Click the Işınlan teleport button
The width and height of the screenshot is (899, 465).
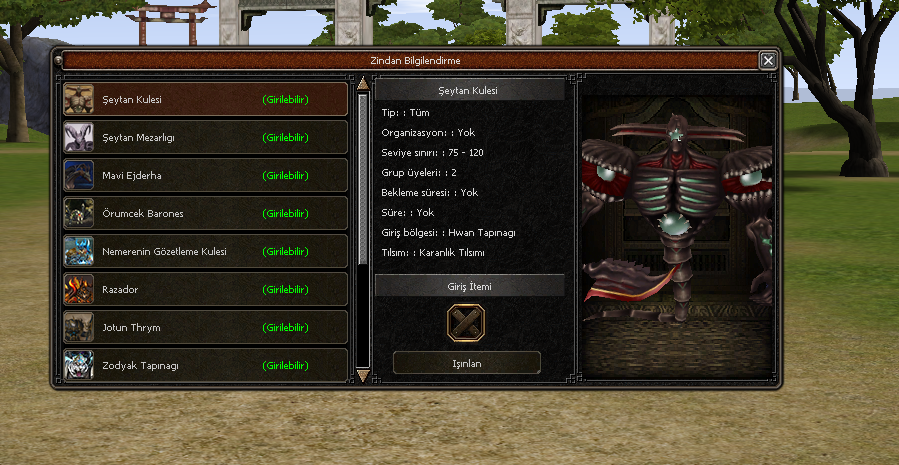(x=467, y=363)
